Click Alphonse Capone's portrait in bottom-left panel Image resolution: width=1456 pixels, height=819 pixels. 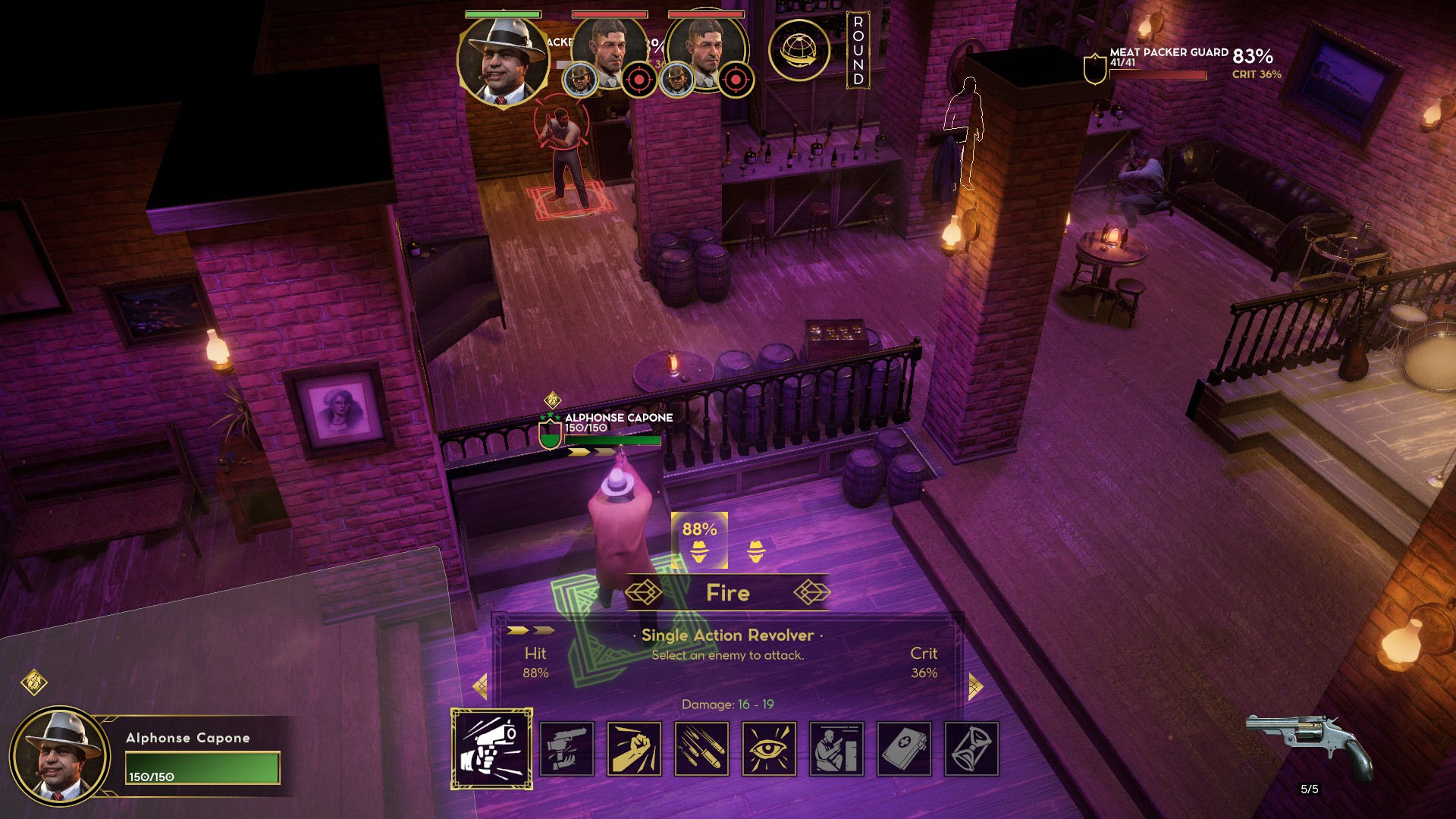coord(59,755)
